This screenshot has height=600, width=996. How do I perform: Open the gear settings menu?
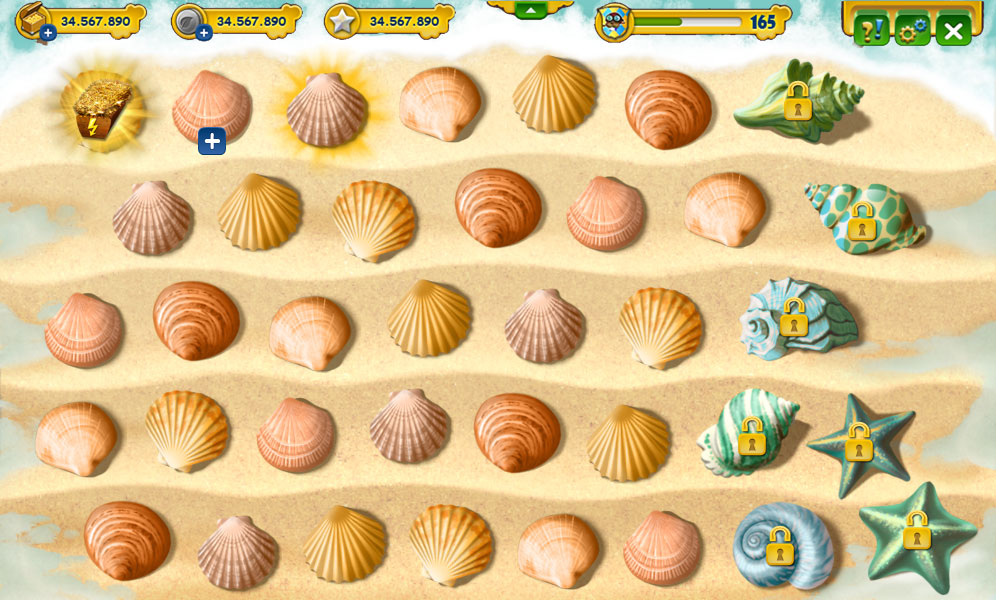click(912, 31)
